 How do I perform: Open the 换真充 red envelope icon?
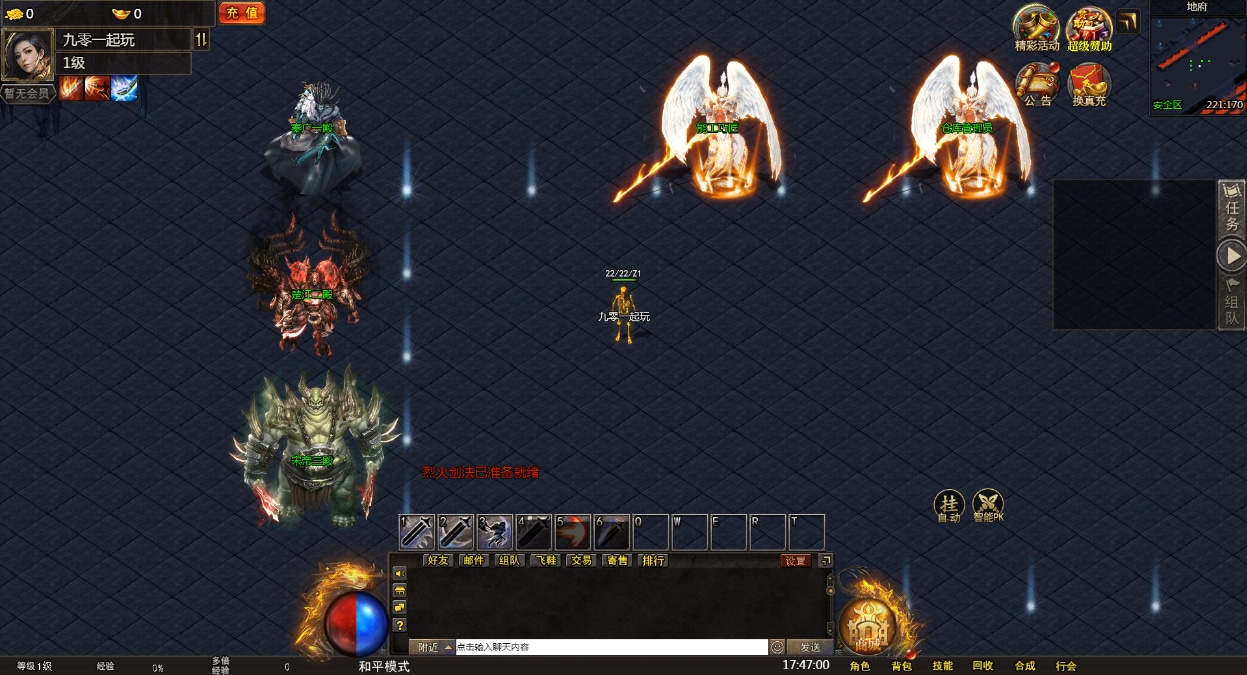(1090, 83)
